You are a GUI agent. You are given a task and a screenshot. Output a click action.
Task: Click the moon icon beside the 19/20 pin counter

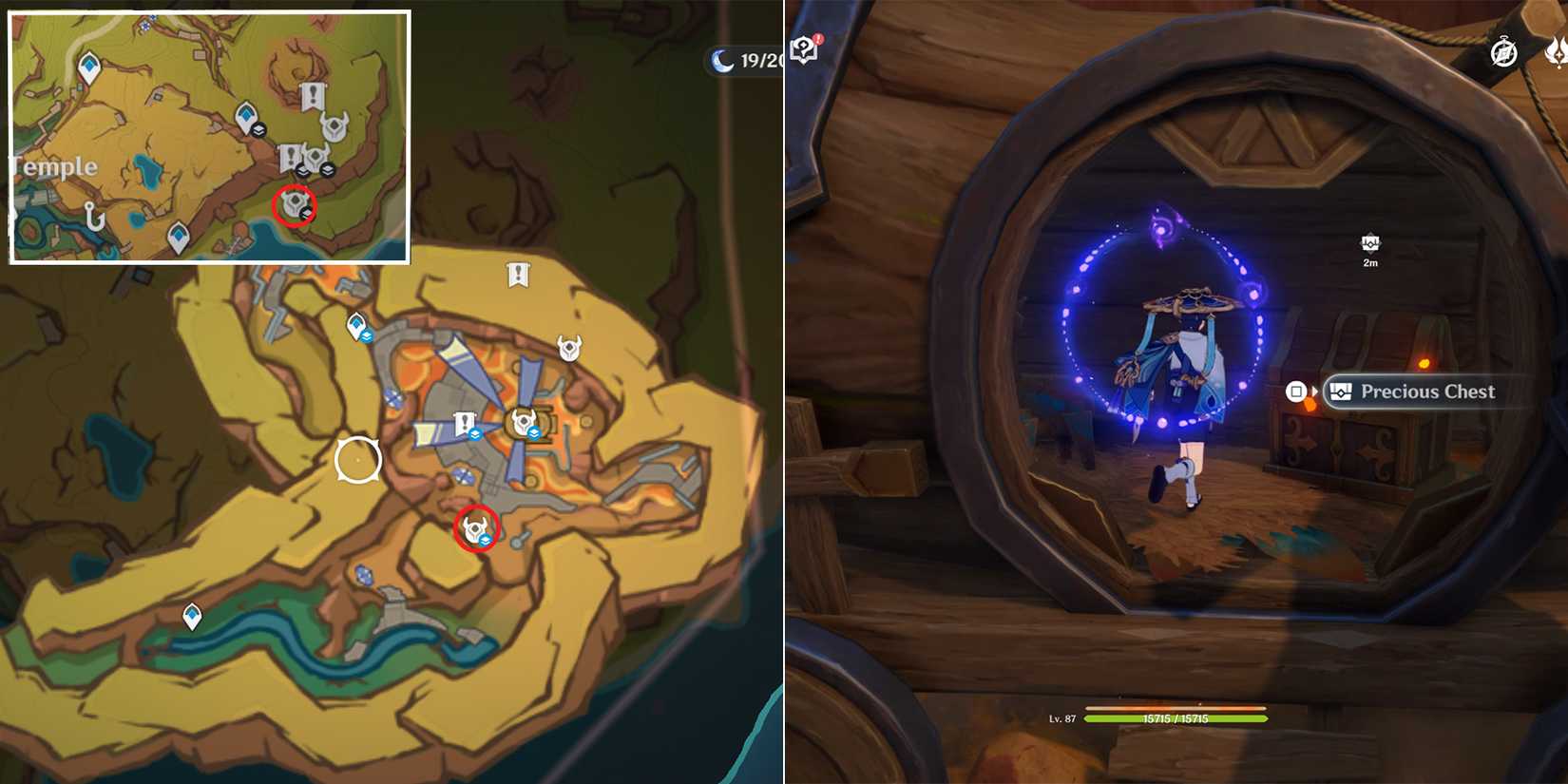722,60
